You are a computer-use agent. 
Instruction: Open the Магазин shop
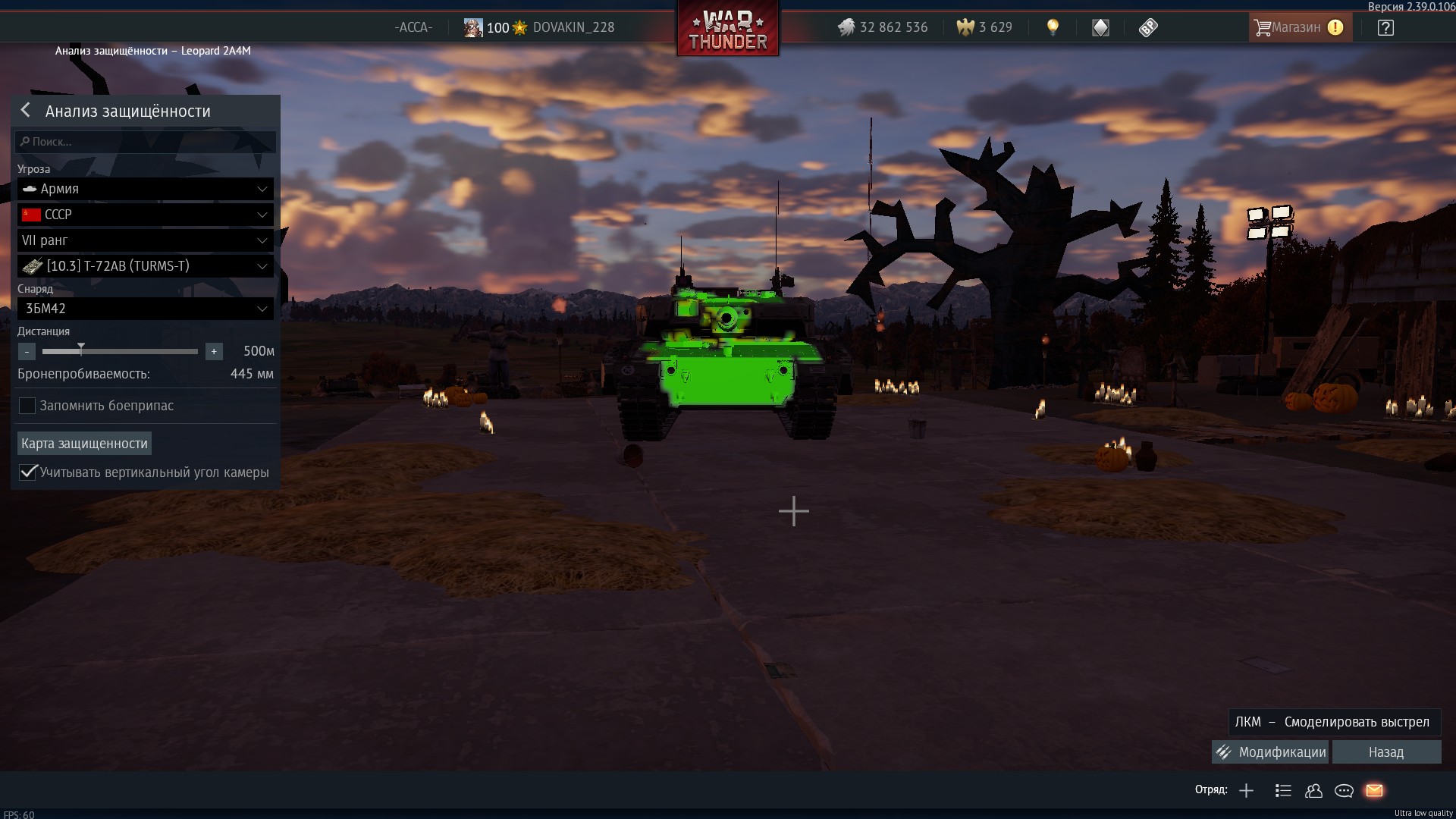[1298, 27]
